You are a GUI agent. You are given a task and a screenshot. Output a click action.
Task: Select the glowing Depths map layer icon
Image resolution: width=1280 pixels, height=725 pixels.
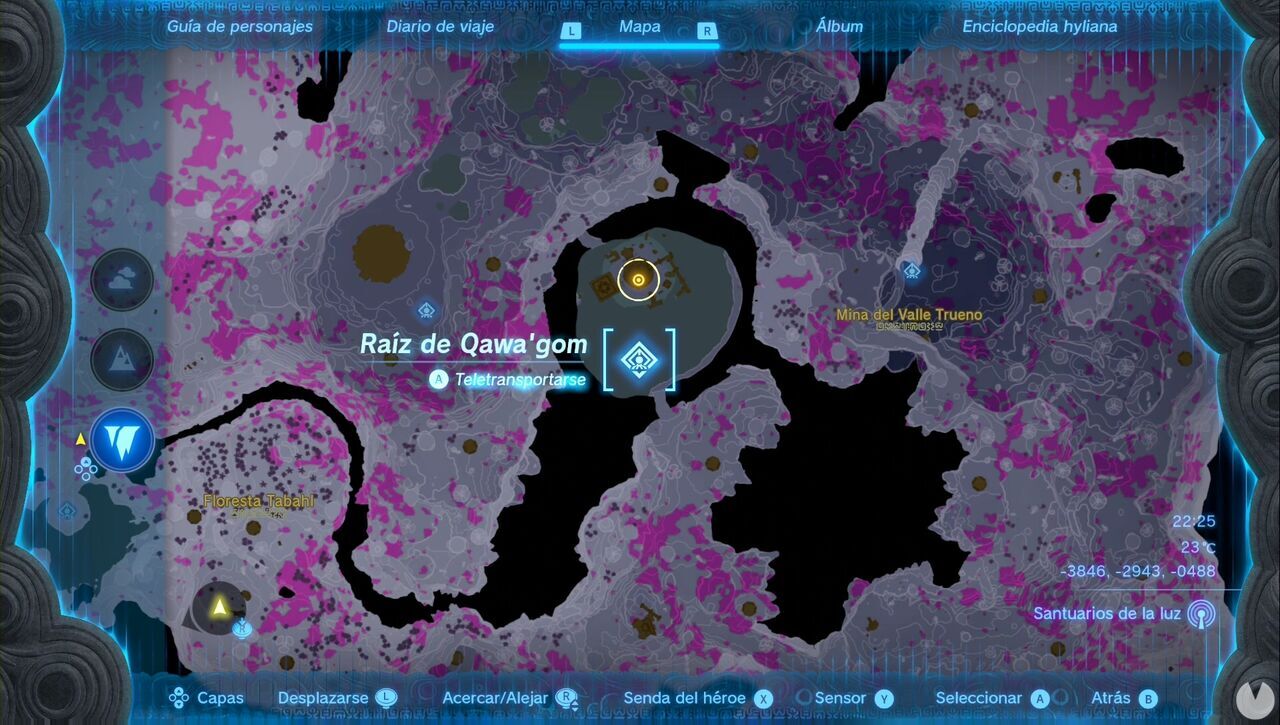[x=121, y=440]
